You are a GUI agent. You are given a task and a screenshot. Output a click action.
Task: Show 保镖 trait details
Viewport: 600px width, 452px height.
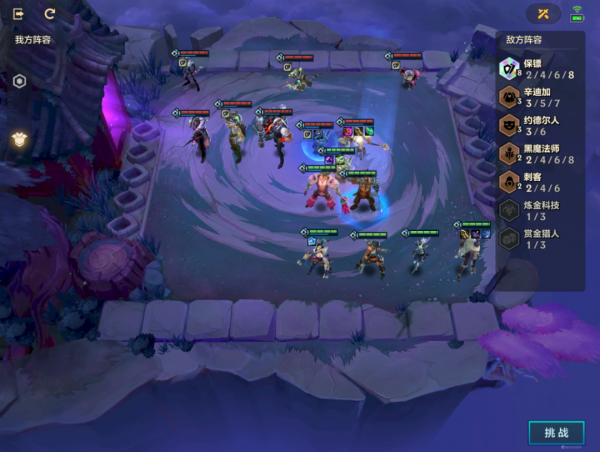point(538,68)
